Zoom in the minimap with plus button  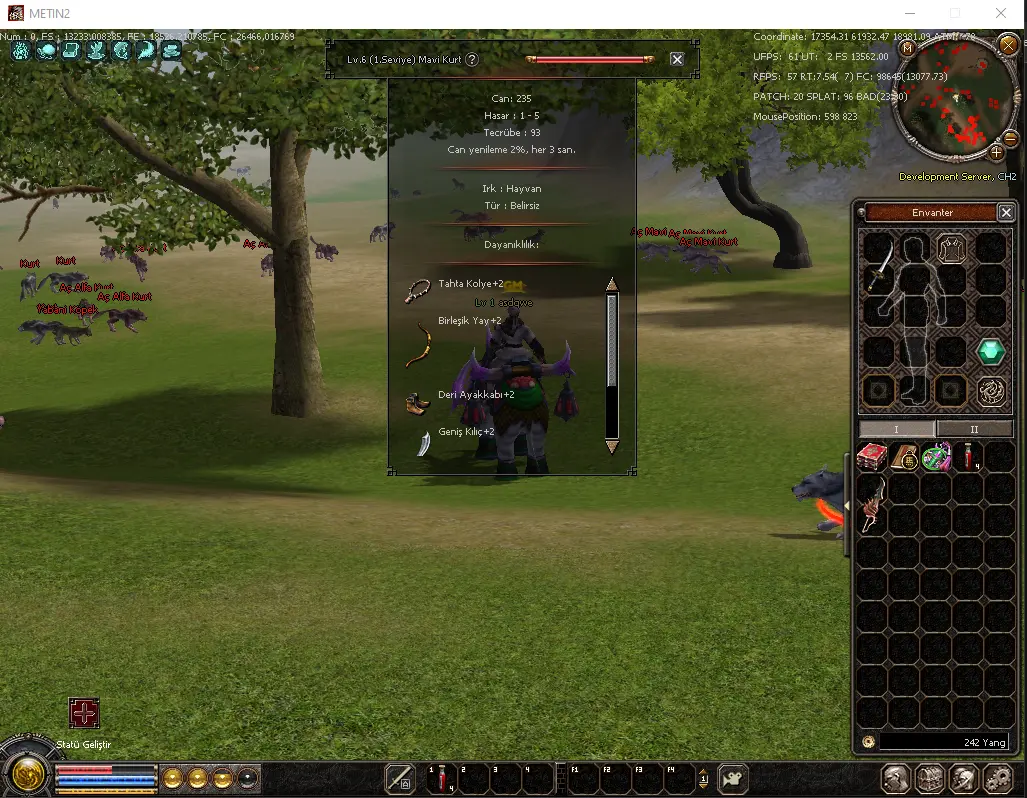pos(996,153)
